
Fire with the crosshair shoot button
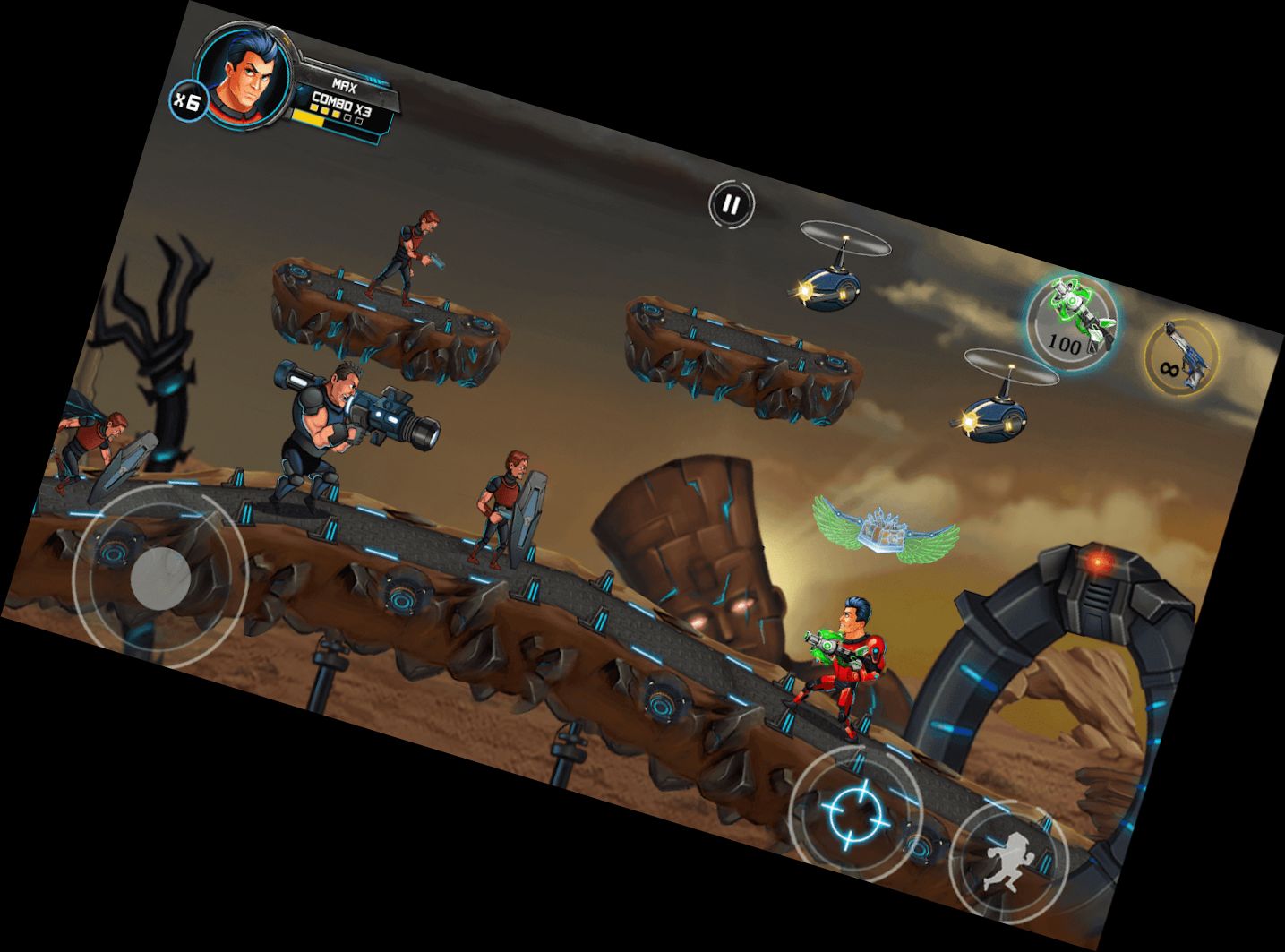855,811
